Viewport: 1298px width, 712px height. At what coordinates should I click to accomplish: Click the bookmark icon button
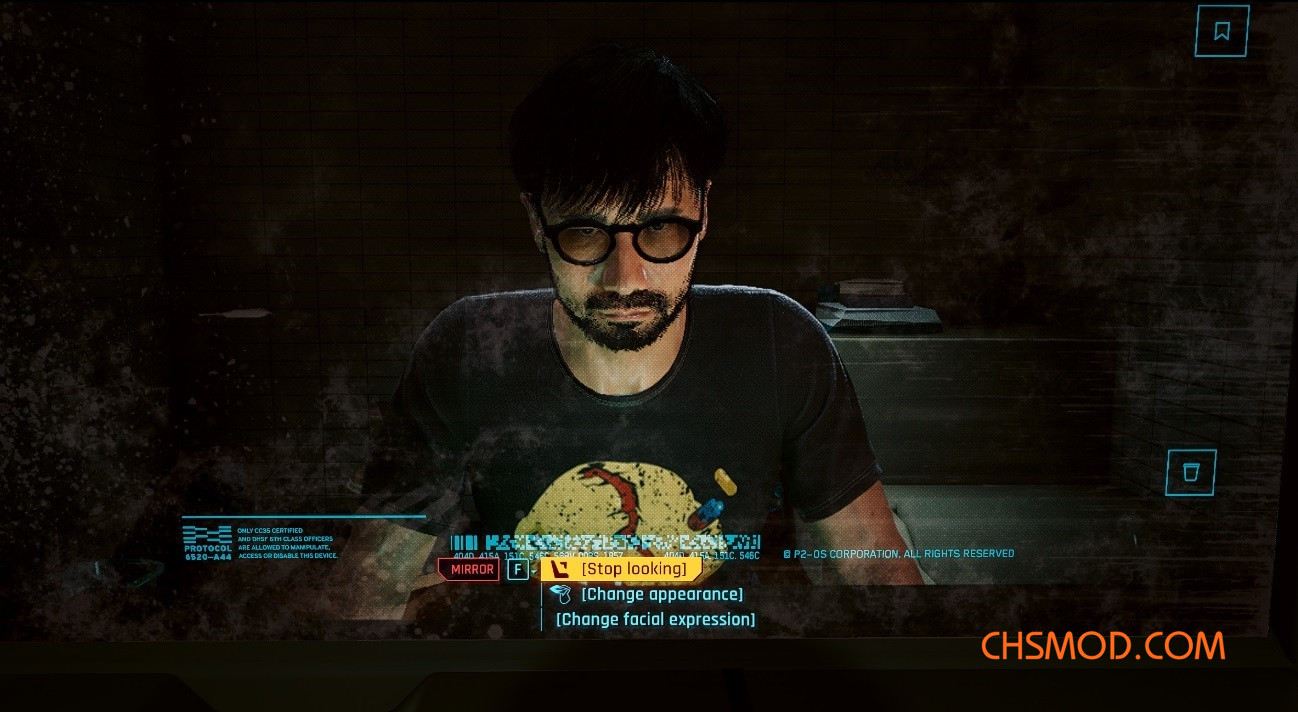1221,31
